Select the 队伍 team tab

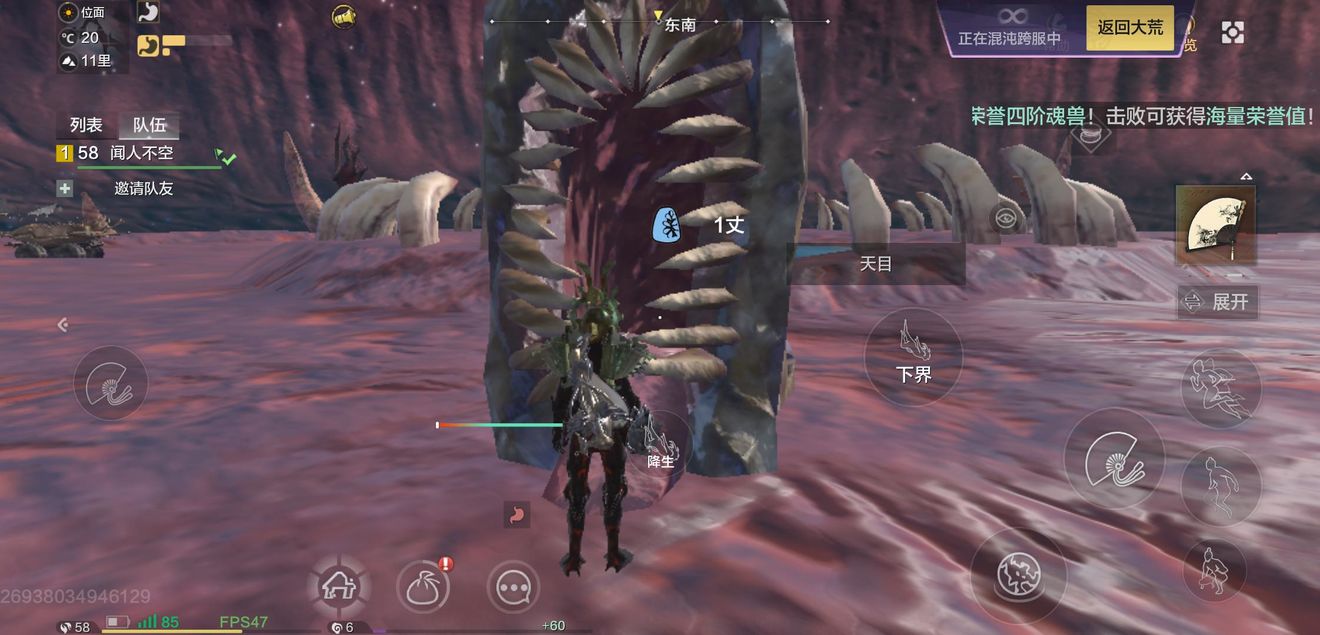click(148, 125)
